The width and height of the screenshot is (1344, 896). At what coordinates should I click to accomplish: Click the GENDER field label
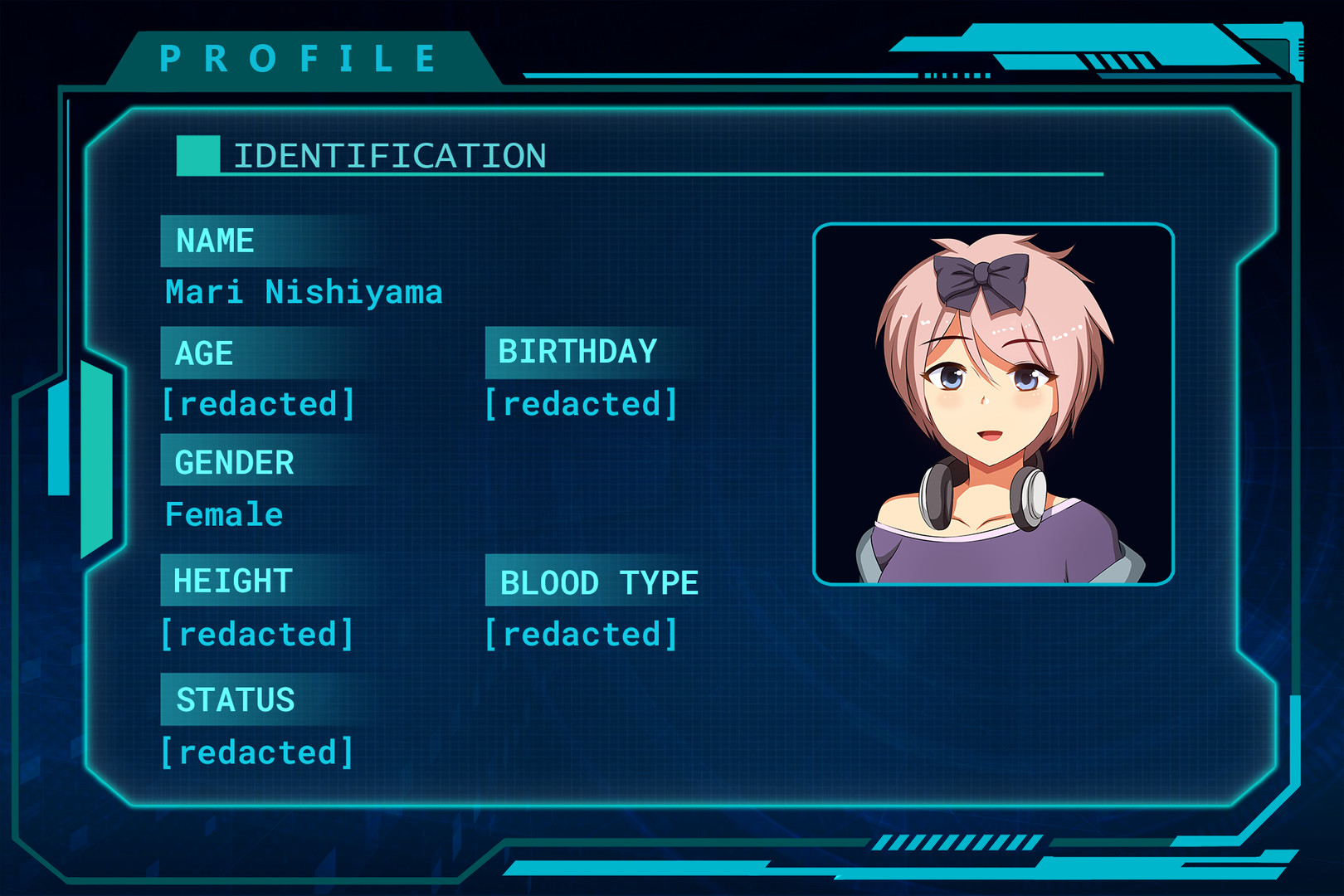pyautogui.click(x=233, y=462)
